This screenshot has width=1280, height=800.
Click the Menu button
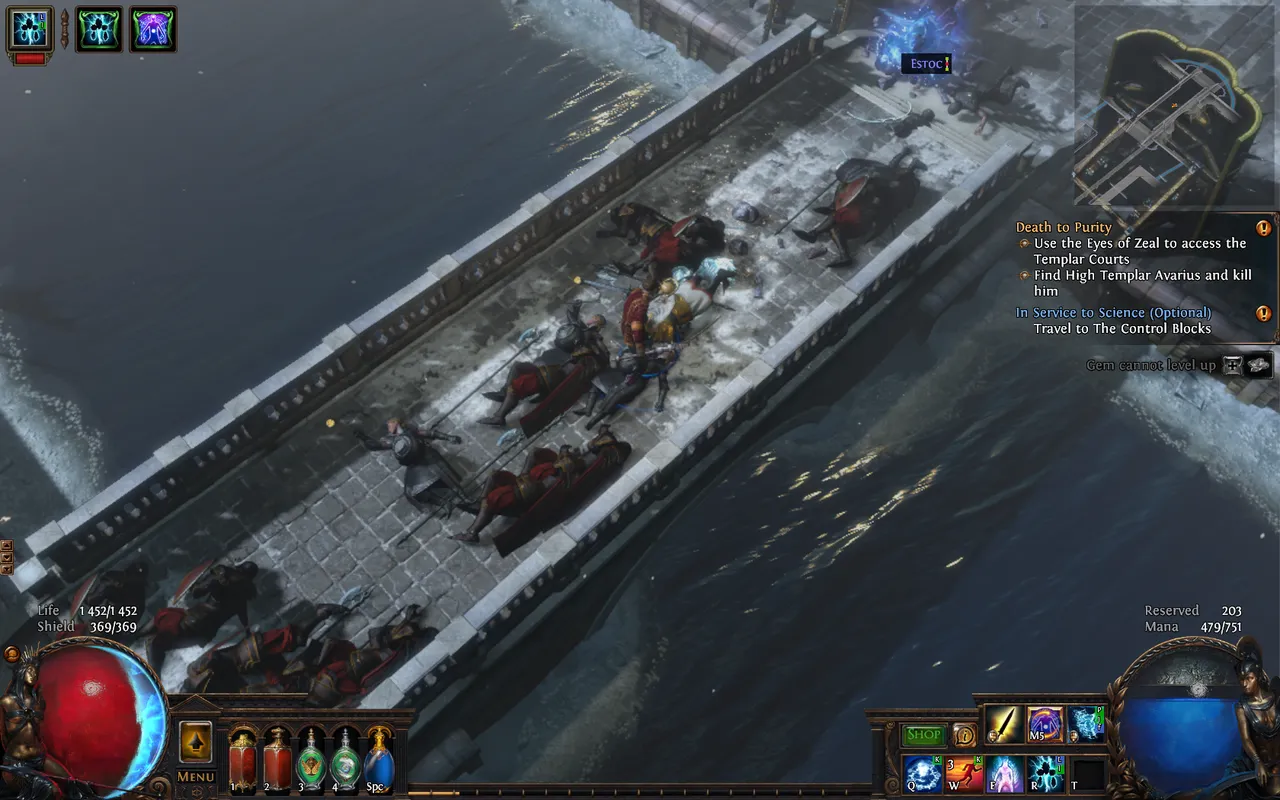pyautogui.click(x=195, y=776)
